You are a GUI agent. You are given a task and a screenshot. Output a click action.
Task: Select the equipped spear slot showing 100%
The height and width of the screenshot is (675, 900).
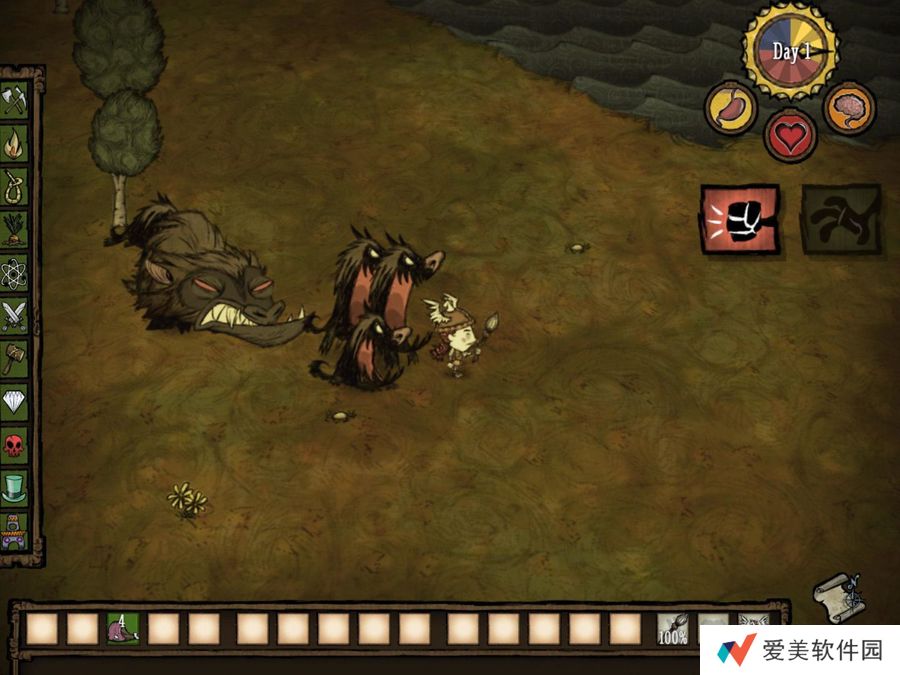[x=672, y=628]
